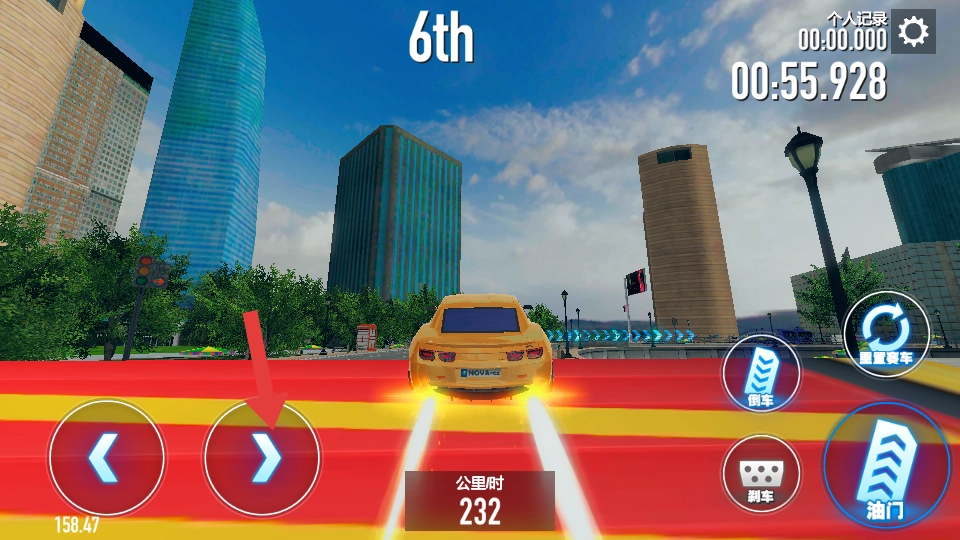Steer left with the left arrow button
This screenshot has width=960, height=540.
click(x=107, y=458)
